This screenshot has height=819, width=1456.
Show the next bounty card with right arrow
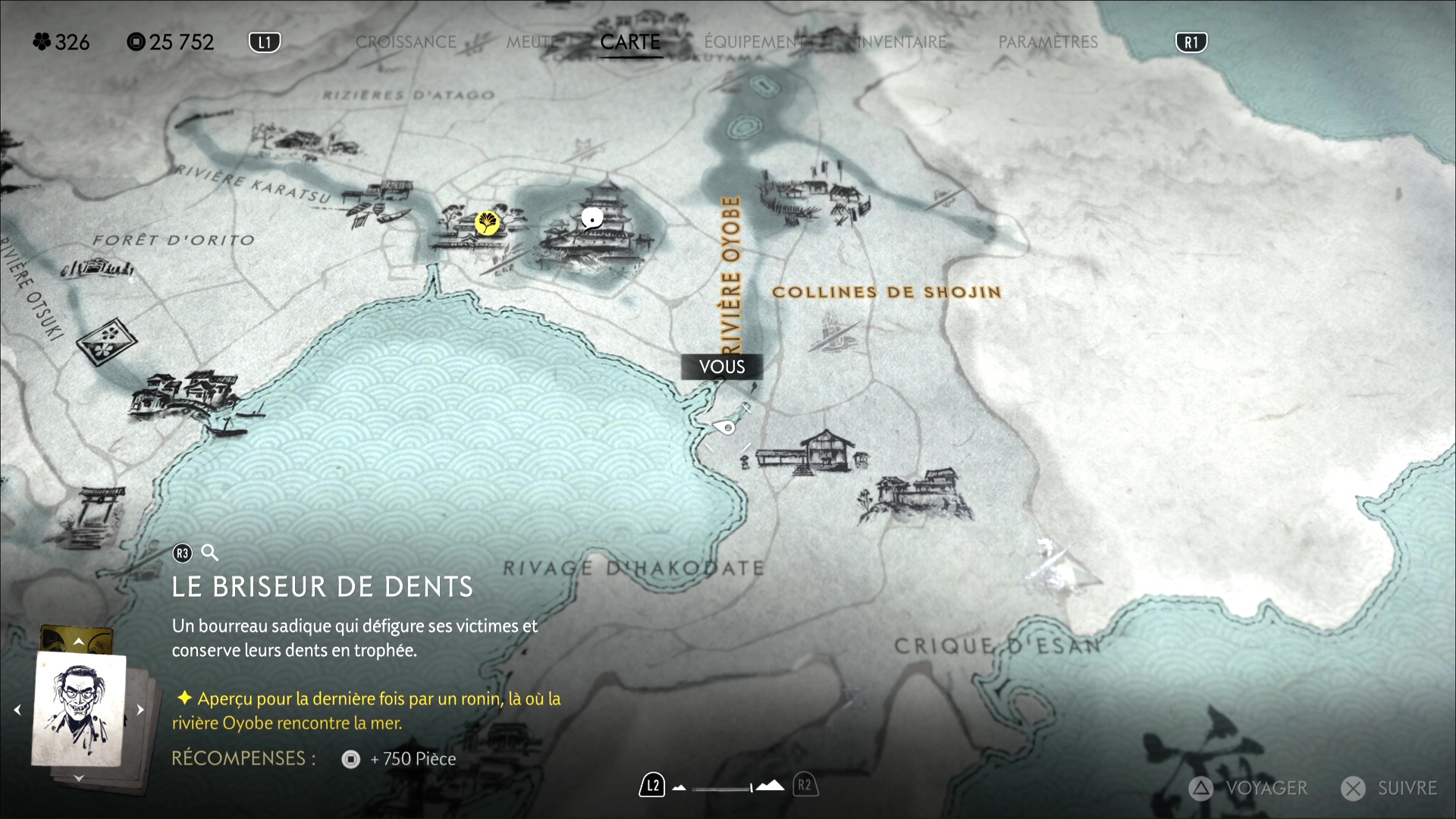coord(140,710)
